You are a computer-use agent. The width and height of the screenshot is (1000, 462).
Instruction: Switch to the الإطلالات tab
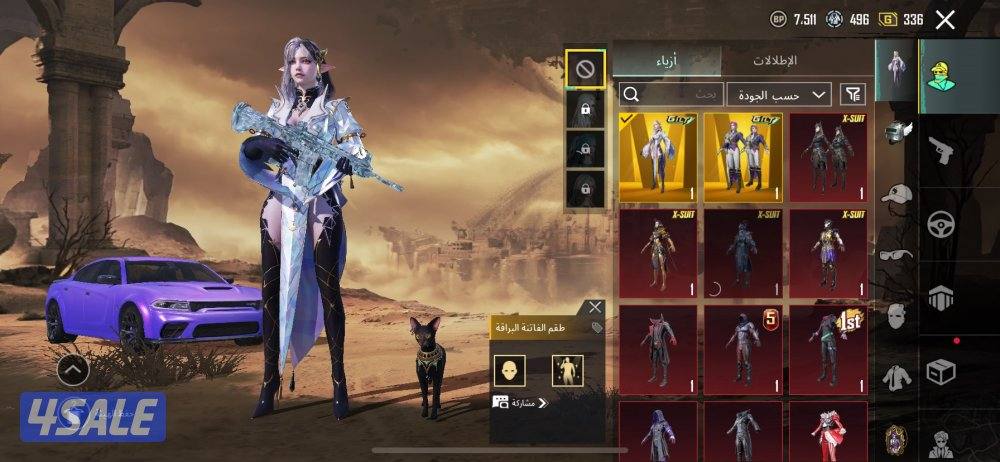pos(775,60)
